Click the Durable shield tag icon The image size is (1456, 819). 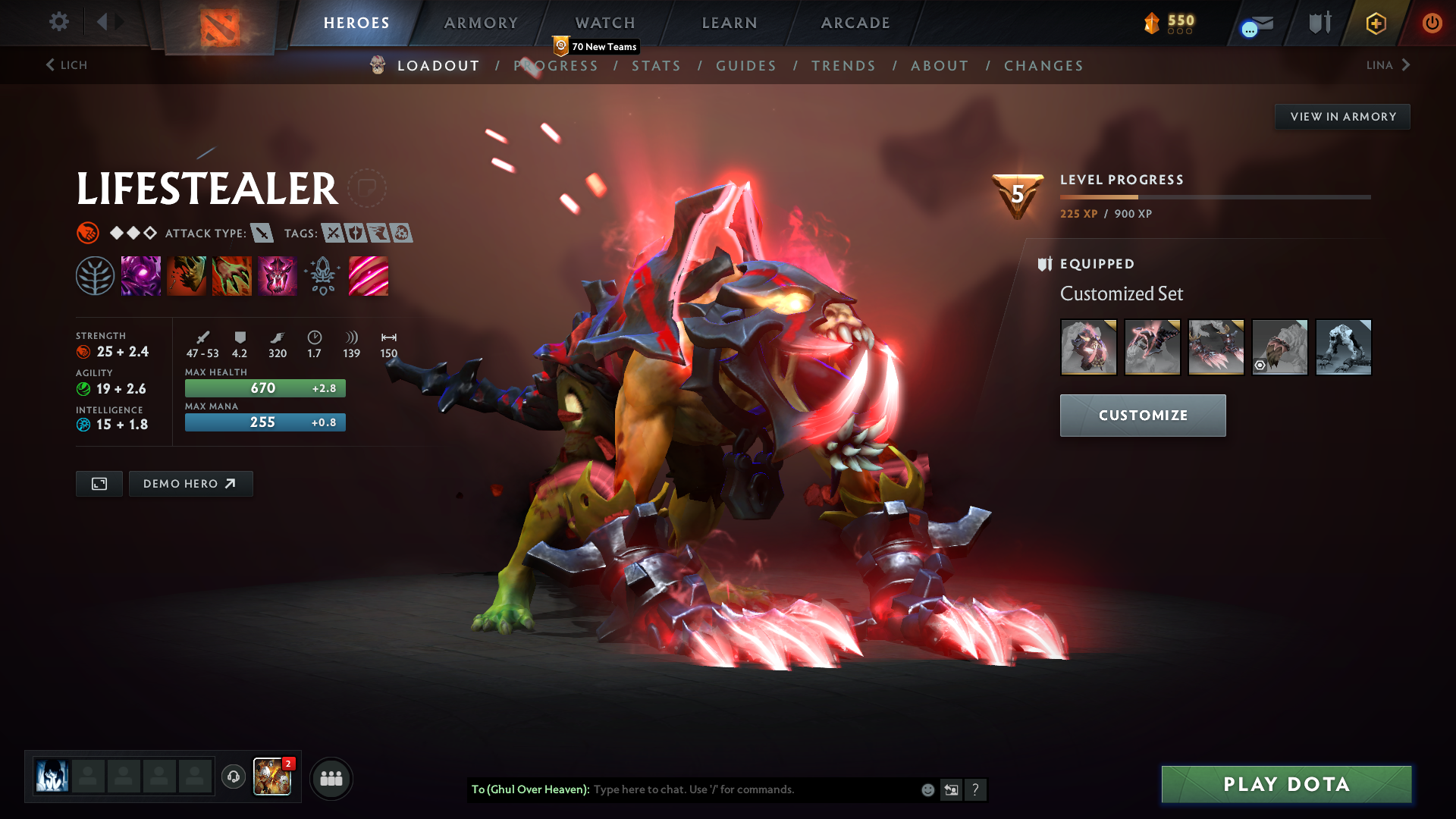355,234
